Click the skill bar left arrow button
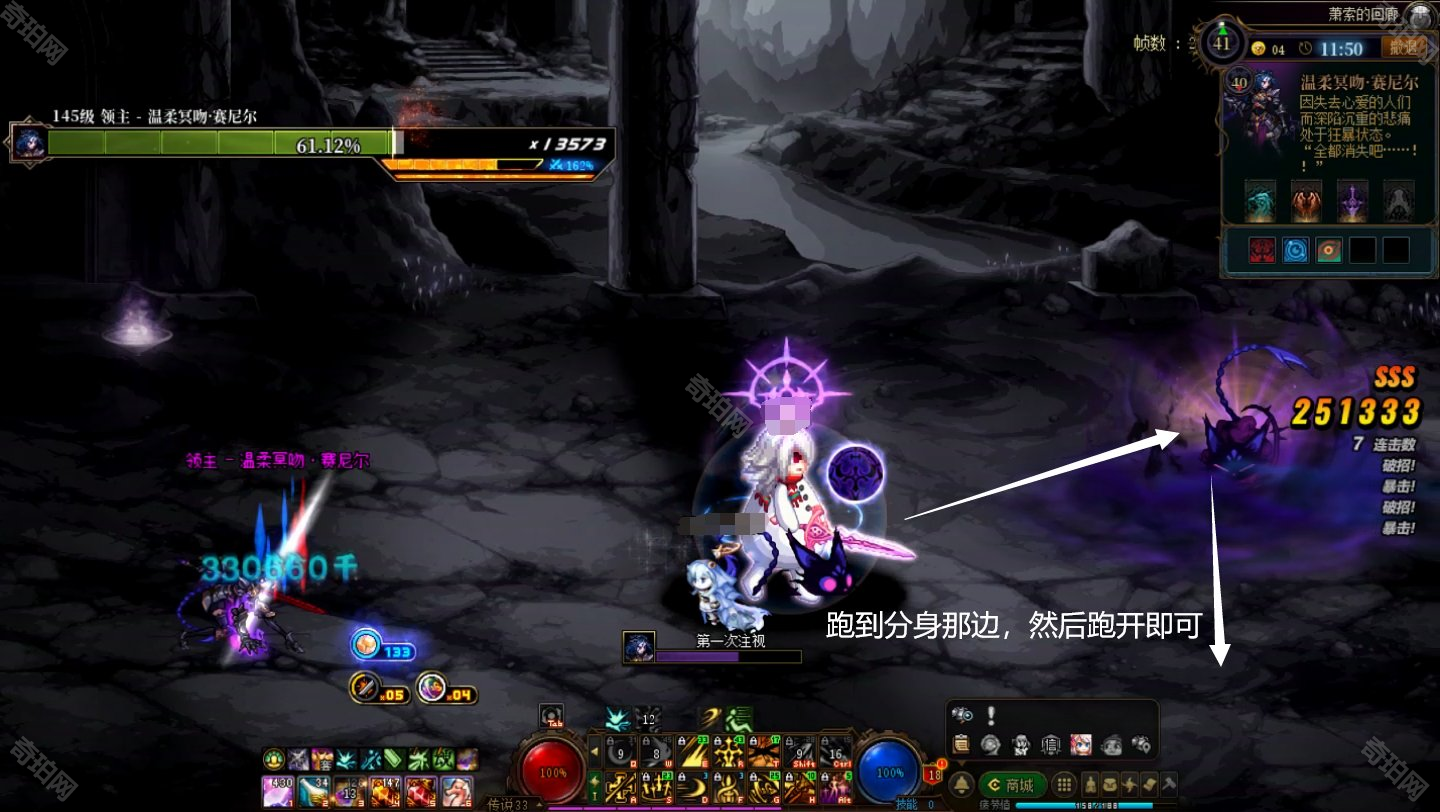 (594, 750)
